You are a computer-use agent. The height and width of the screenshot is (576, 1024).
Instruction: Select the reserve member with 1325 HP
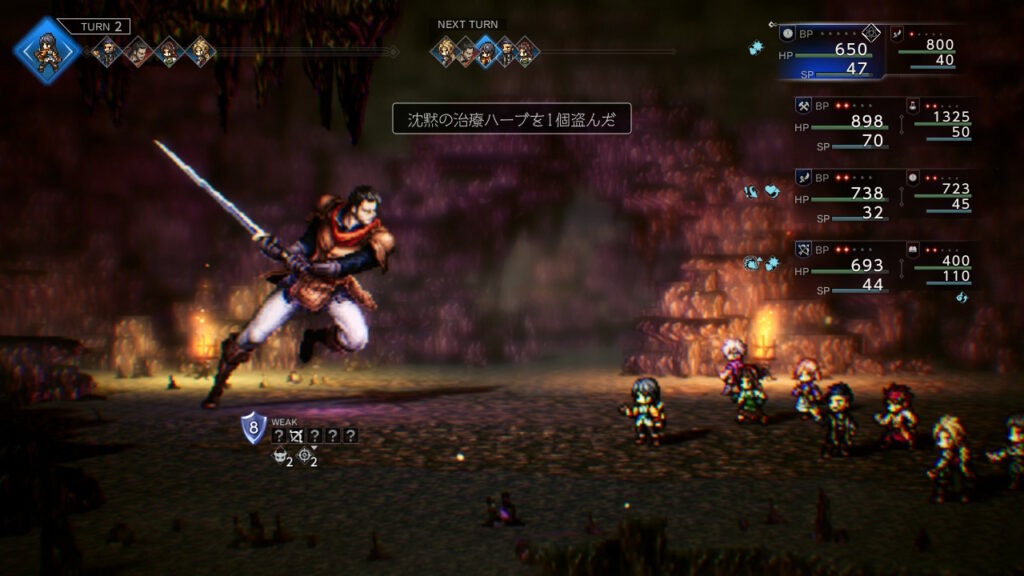point(940,119)
